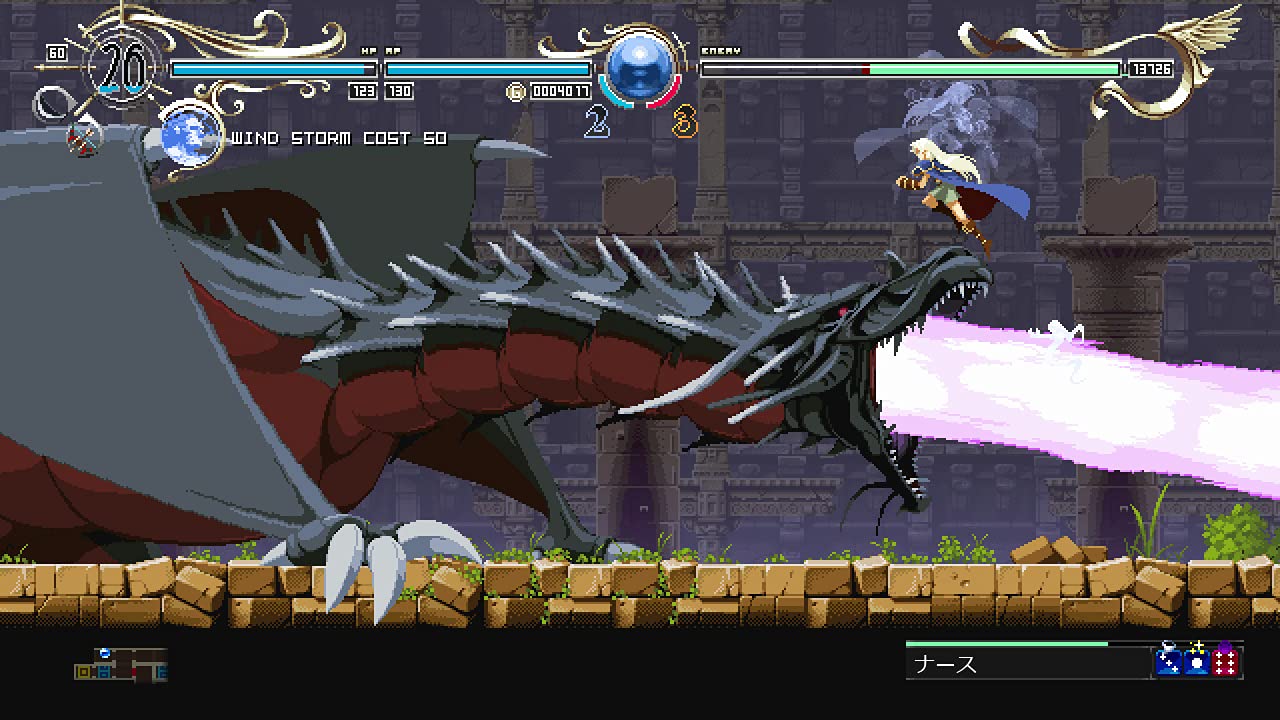
Task: Select the red crystal potion item icon
Action: click(1226, 664)
